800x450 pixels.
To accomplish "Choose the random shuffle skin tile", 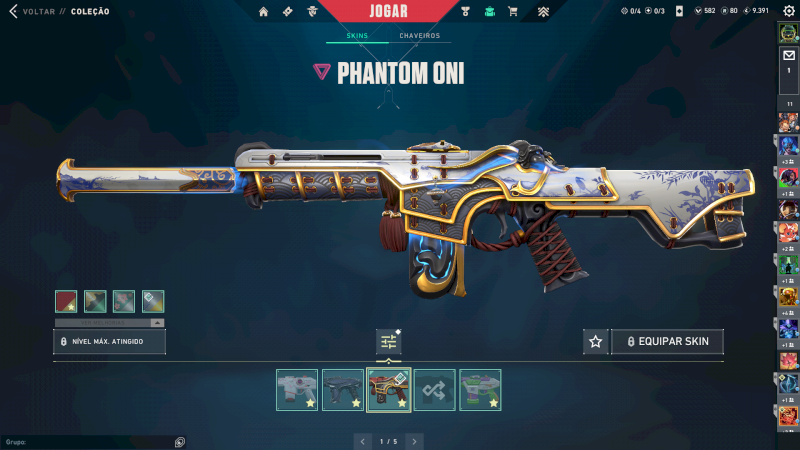I will tap(435, 390).
